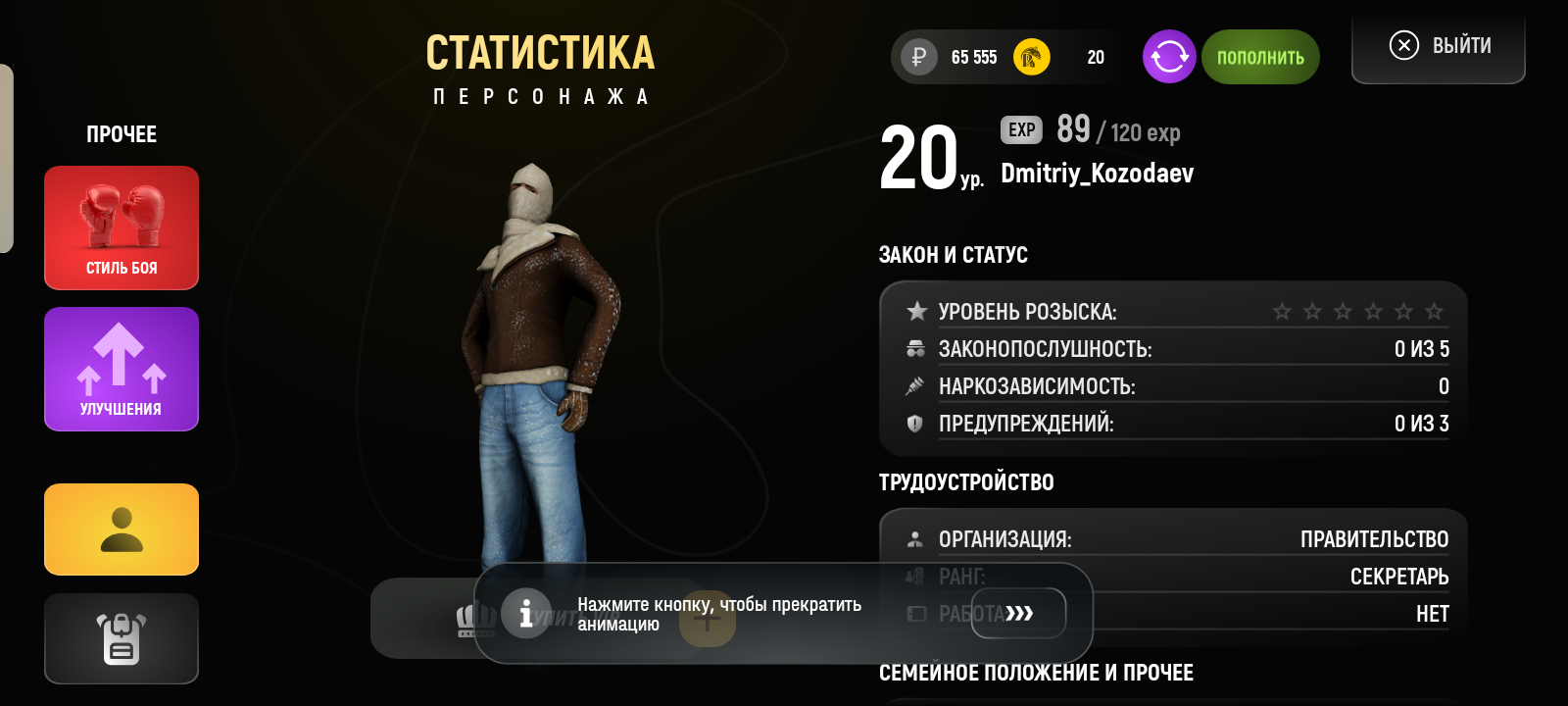This screenshot has height=706, width=1568.
Task: Click the syringe icon beside НАРКОЗАВИСИМОСТЬ
Action: click(x=916, y=385)
